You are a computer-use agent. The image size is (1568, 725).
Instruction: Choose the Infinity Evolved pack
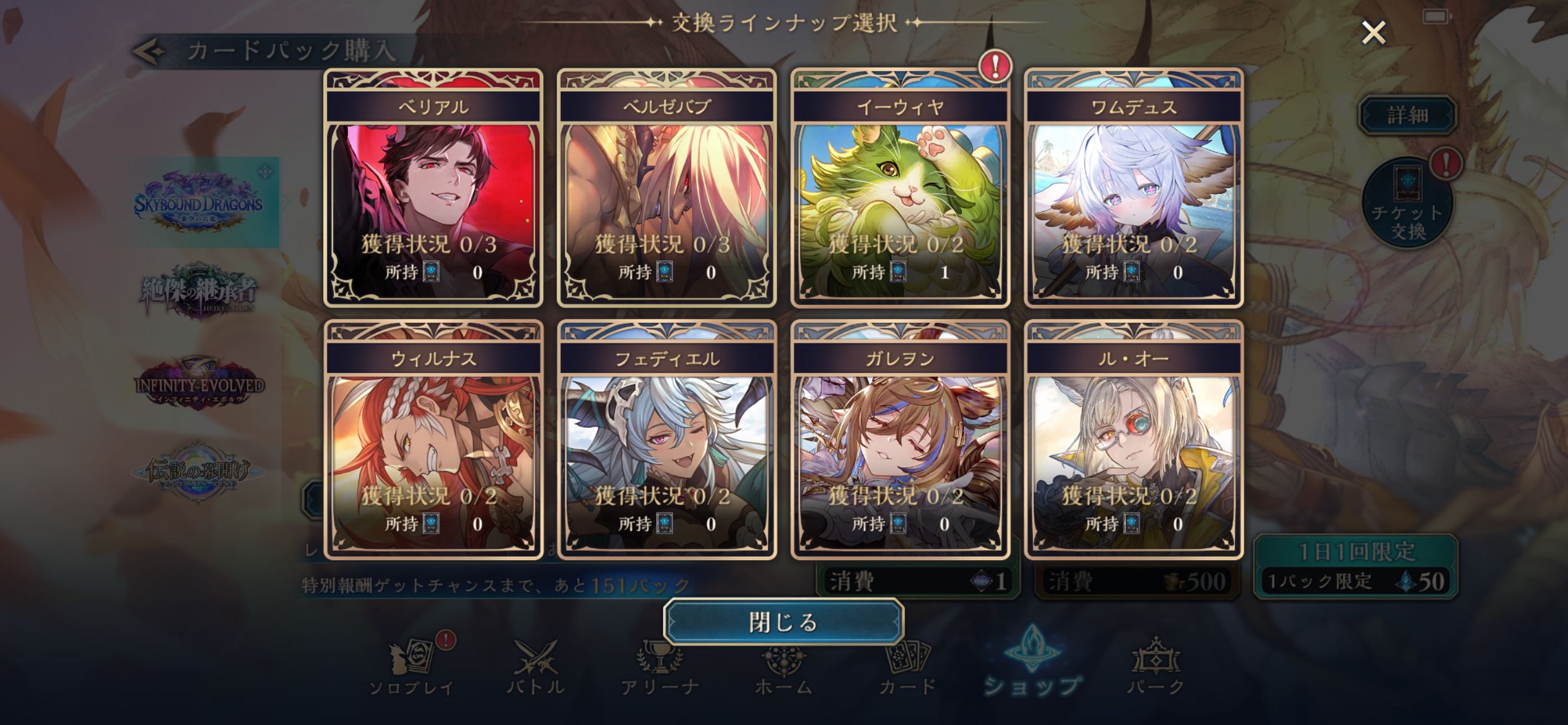(199, 384)
